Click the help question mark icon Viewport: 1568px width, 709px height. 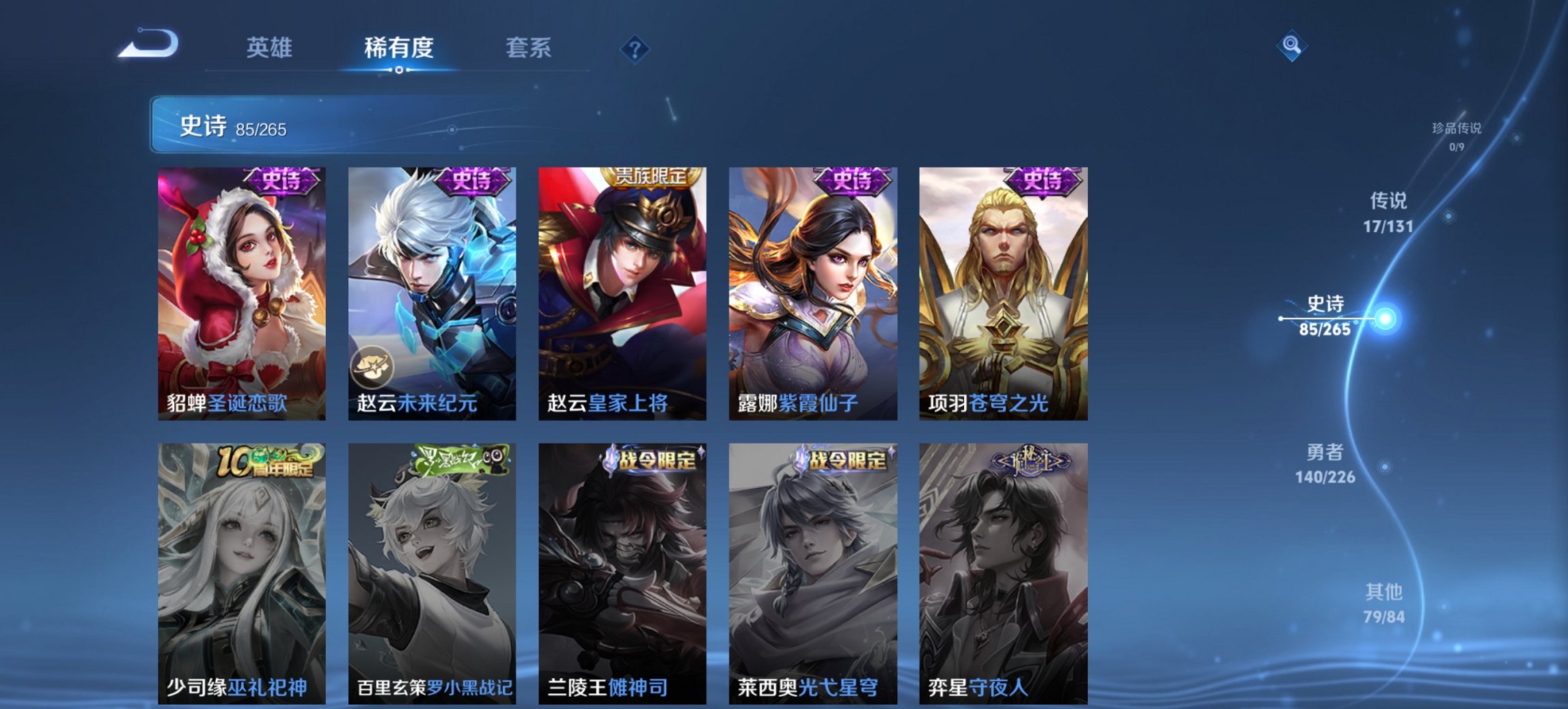(633, 46)
